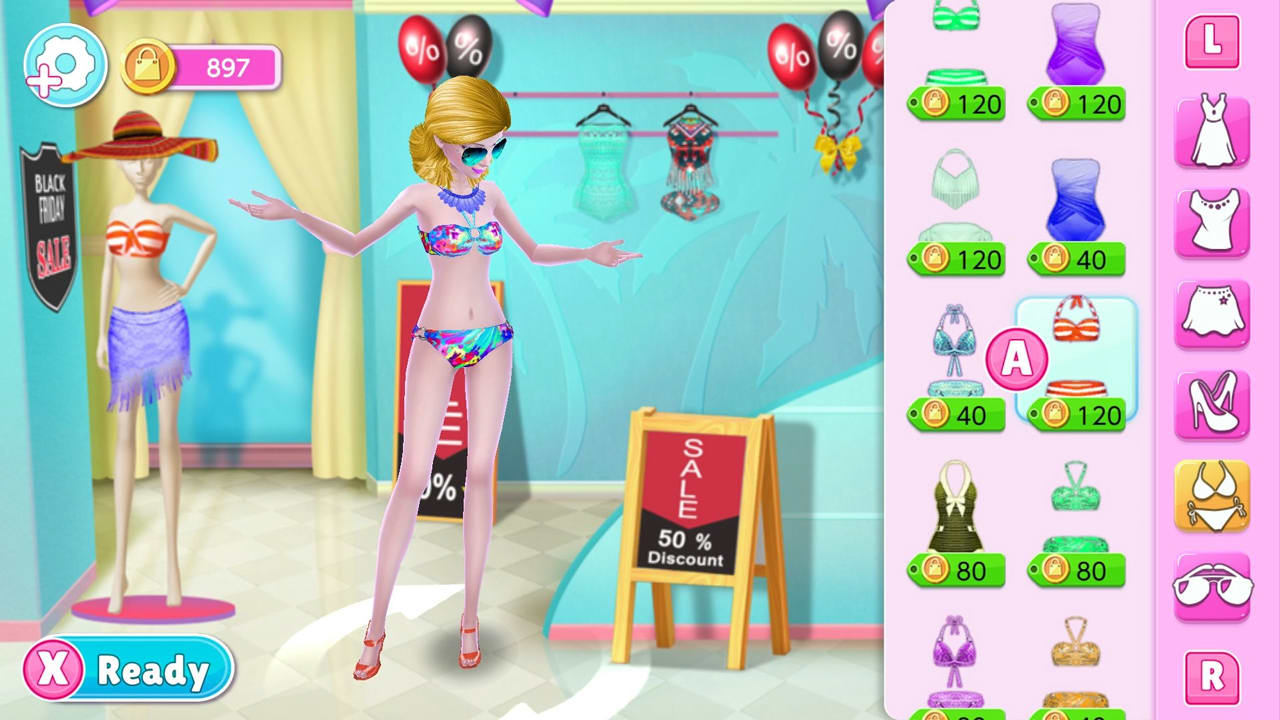Pick the blue one-piece costing 40 coins

point(1077,200)
